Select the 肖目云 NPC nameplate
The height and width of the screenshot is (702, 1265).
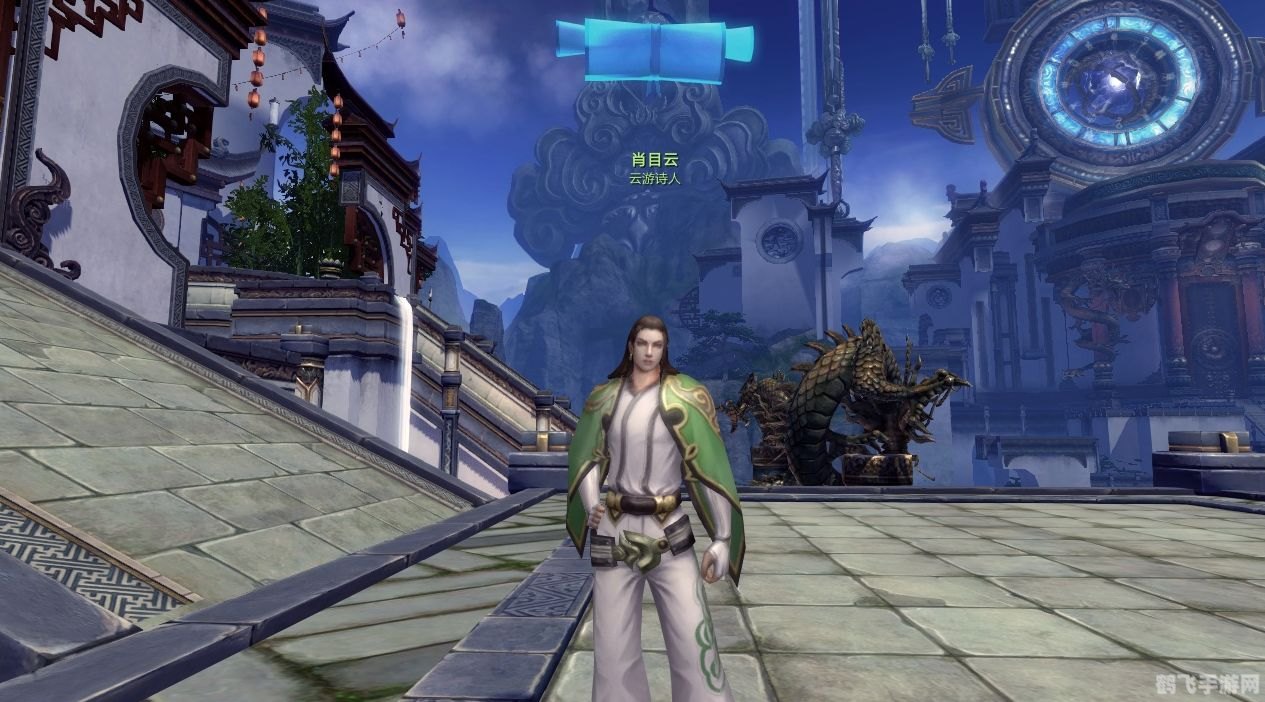[x=654, y=160]
